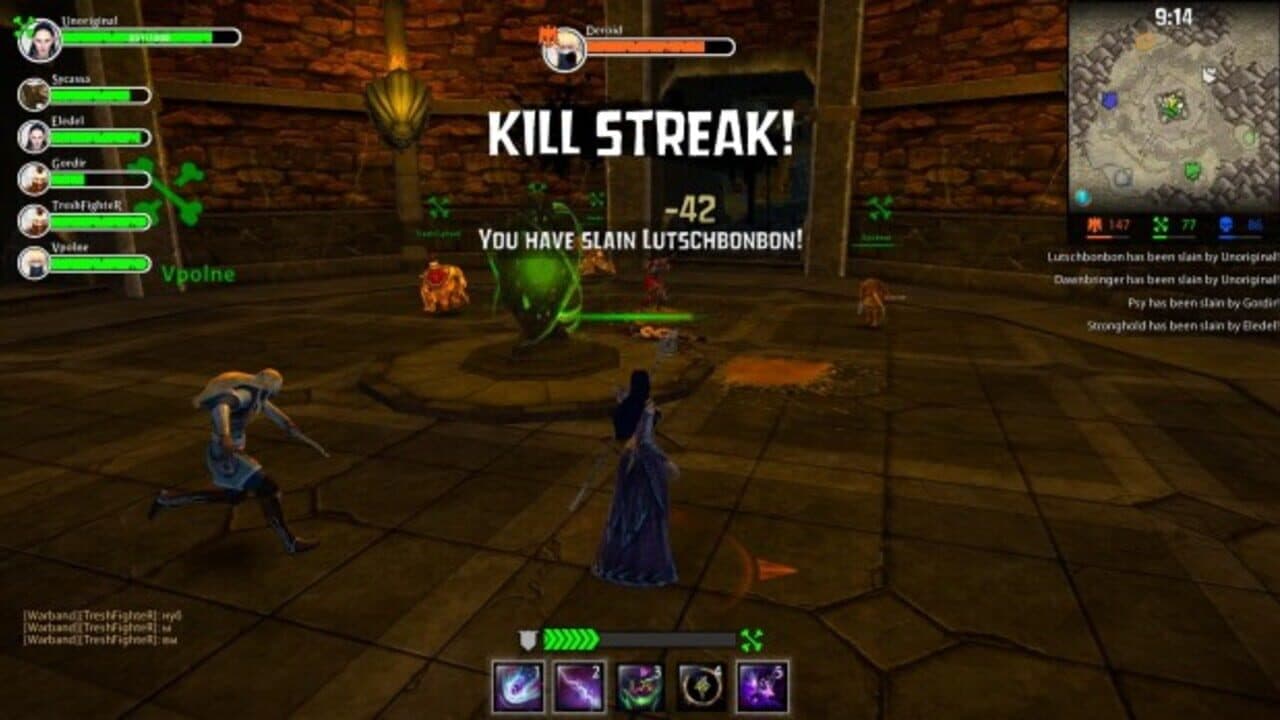Click the 9:14 match timer above the minimap
The height and width of the screenshot is (720, 1280).
point(1173,15)
